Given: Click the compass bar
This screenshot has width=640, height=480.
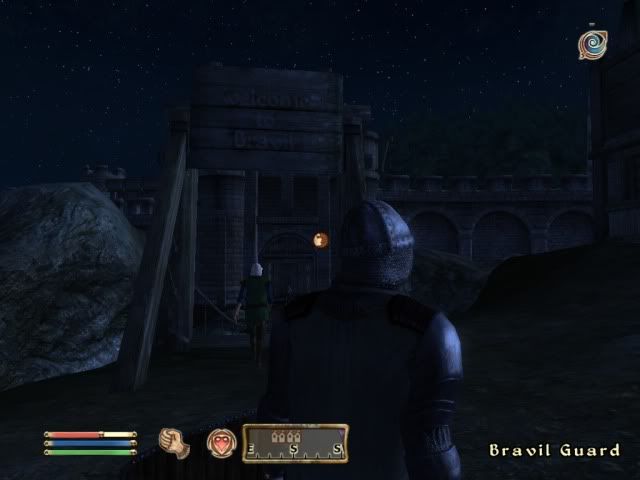Looking at the screenshot, I should tap(295, 443).
